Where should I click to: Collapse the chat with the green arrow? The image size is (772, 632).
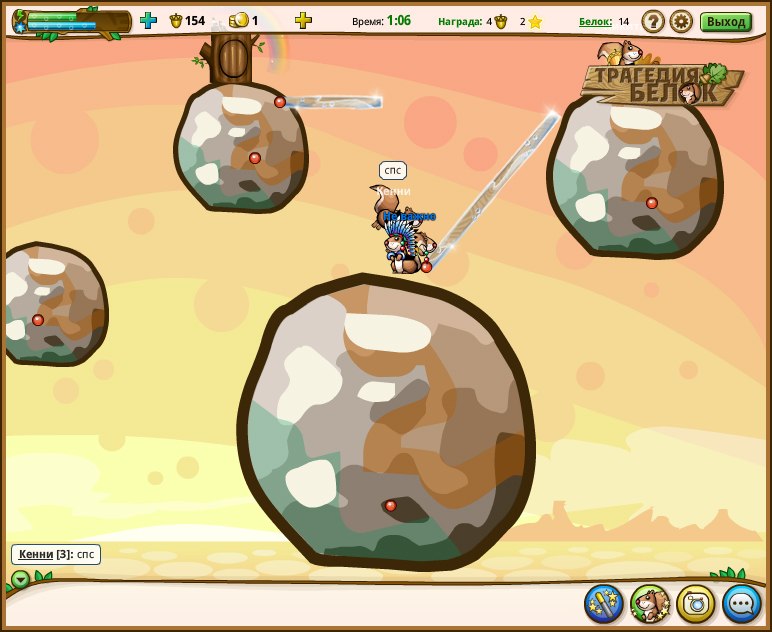tap(20, 579)
